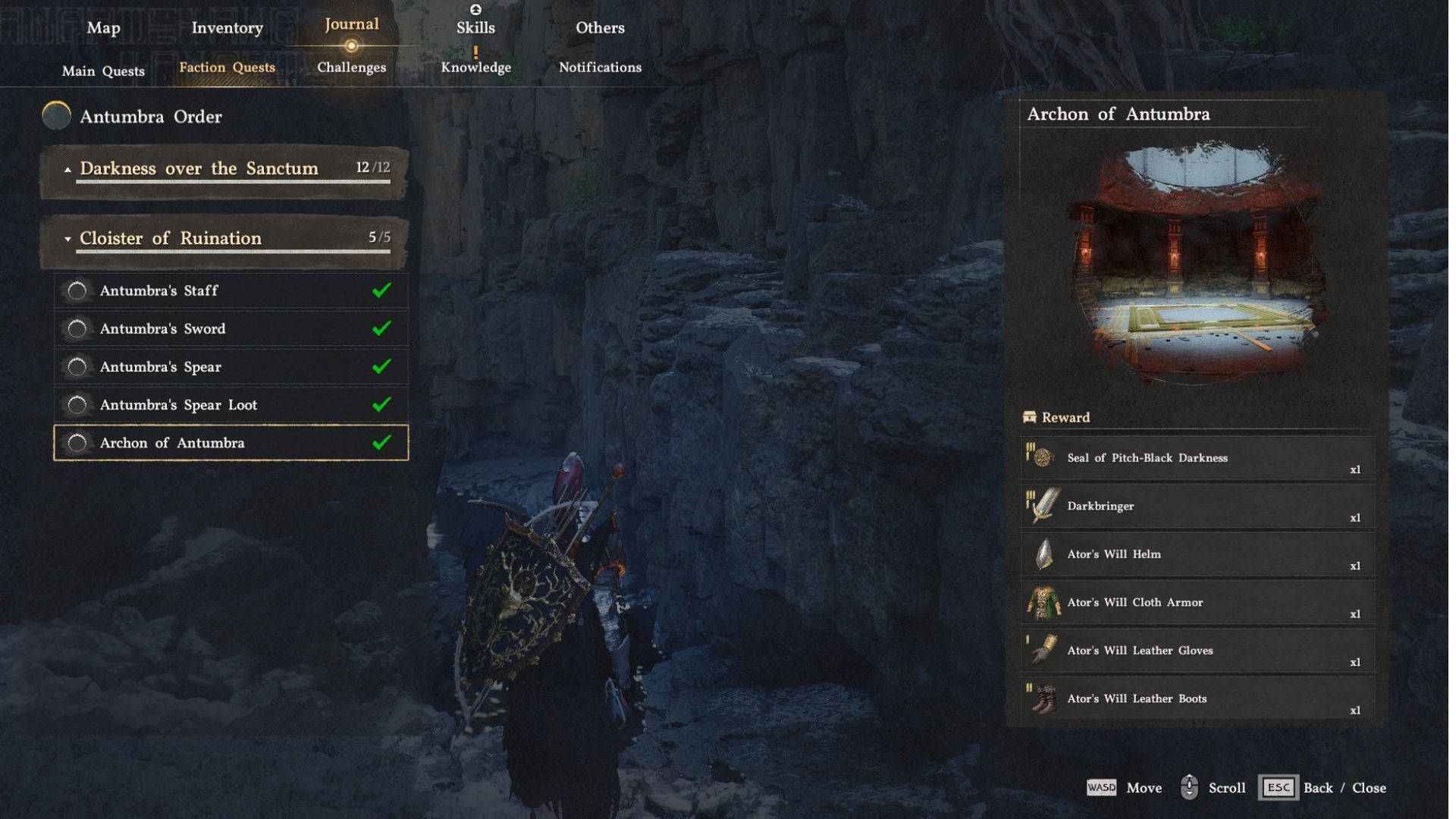Switch to Notifications sub-tab

click(600, 67)
